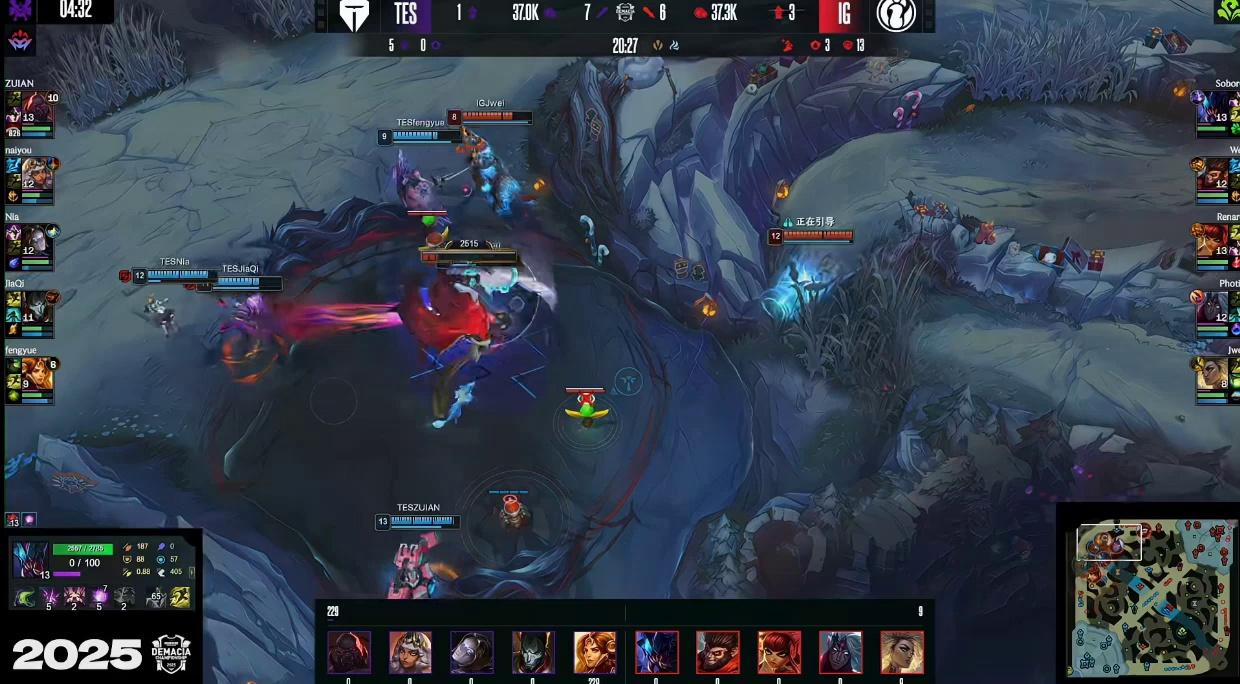Pick the Wukong portrait in the bottom bar
Screen dimensions: 1240x684
coord(717,652)
